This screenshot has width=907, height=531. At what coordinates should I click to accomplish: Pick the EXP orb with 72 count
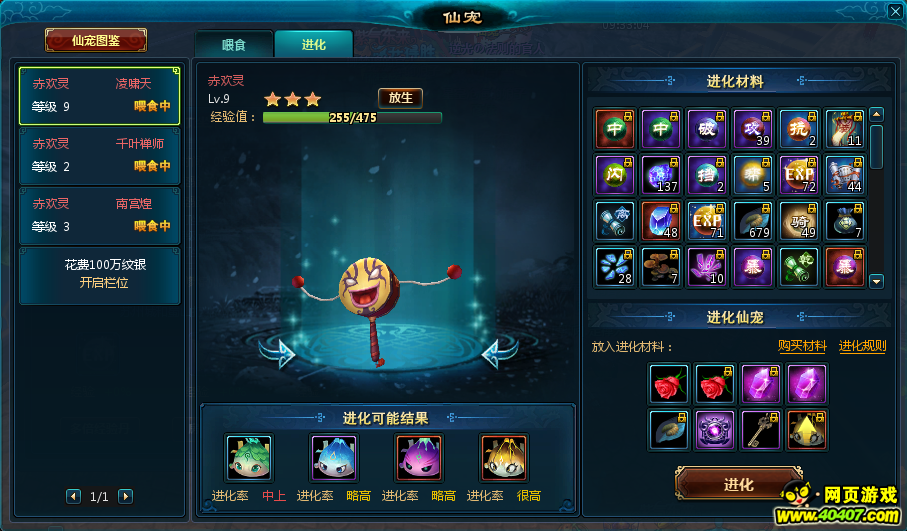point(799,175)
